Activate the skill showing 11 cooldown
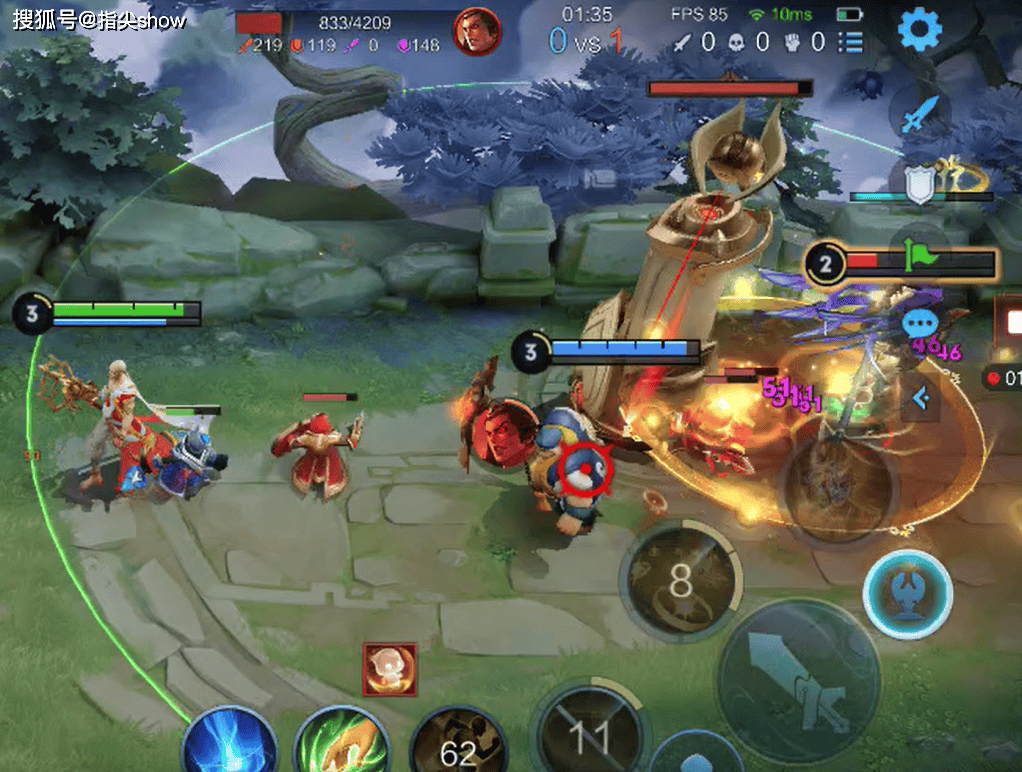The height and width of the screenshot is (772, 1022). (588, 735)
